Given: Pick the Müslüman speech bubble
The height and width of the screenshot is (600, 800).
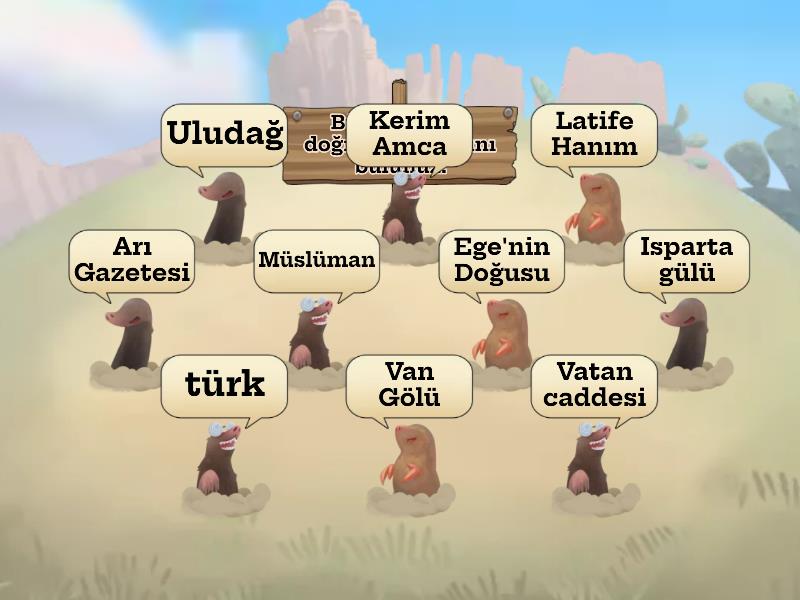Looking at the screenshot, I should 317,260.
